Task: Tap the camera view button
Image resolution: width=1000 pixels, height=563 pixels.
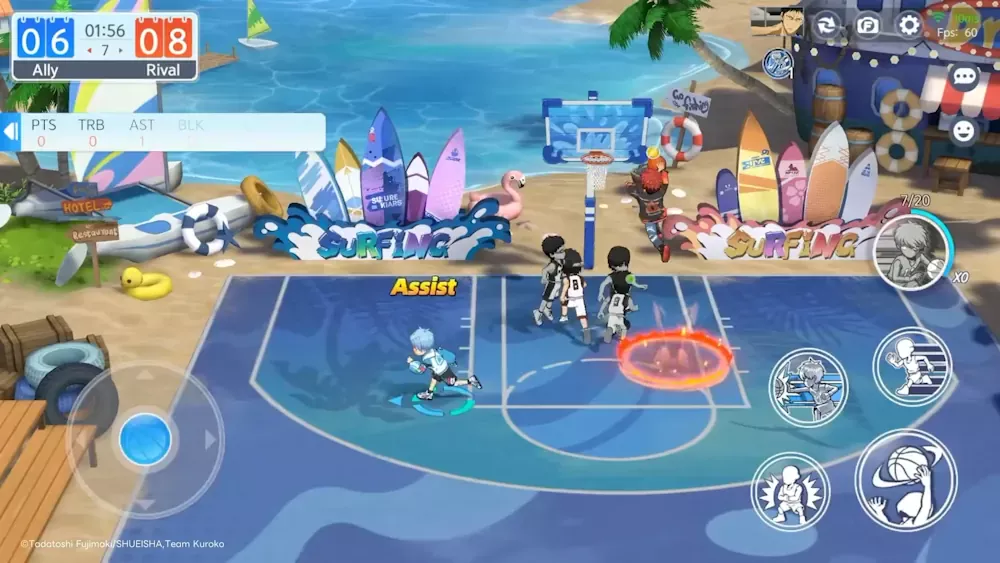Action: click(x=867, y=25)
